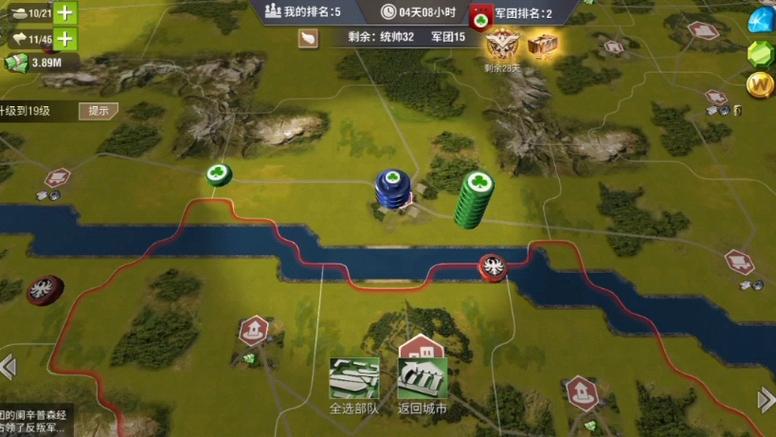The width and height of the screenshot is (776, 437).
Task: Click the right double-arrow map scroll button
Action: pyautogui.click(x=765, y=400)
